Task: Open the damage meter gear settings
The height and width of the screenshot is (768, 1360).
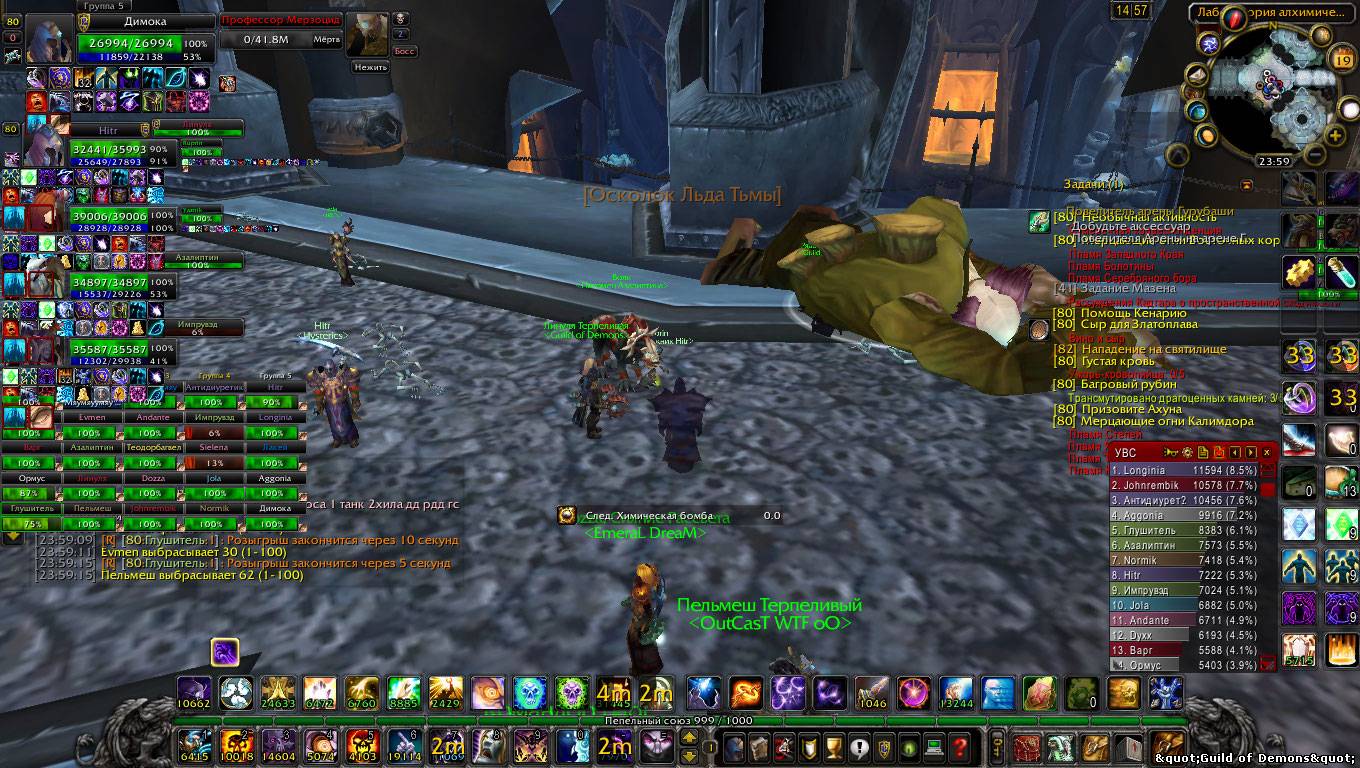Action: point(1185,453)
